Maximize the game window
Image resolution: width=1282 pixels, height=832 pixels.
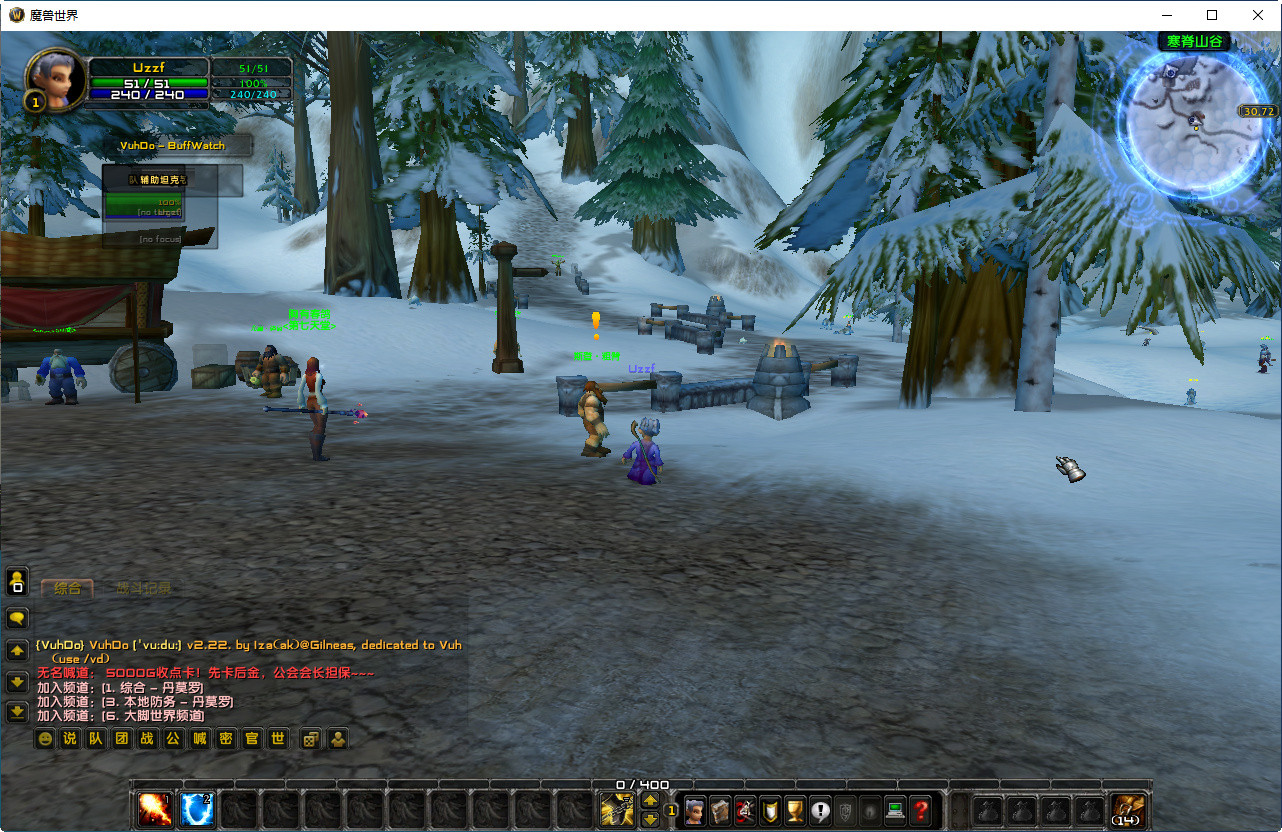1212,15
